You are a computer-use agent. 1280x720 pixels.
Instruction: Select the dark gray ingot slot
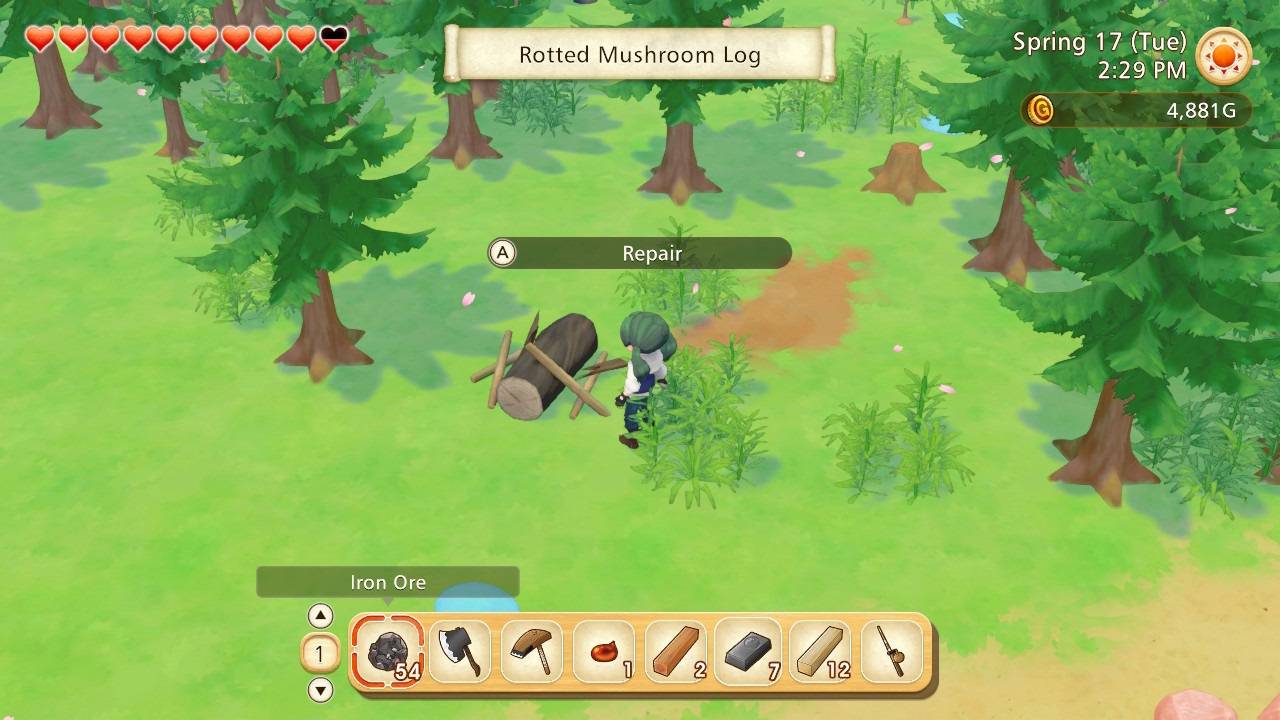coord(748,652)
